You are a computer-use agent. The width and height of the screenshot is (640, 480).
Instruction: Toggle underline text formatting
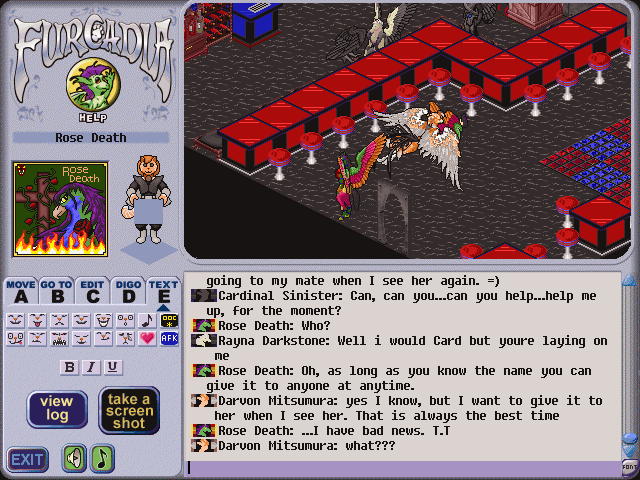point(112,367)
